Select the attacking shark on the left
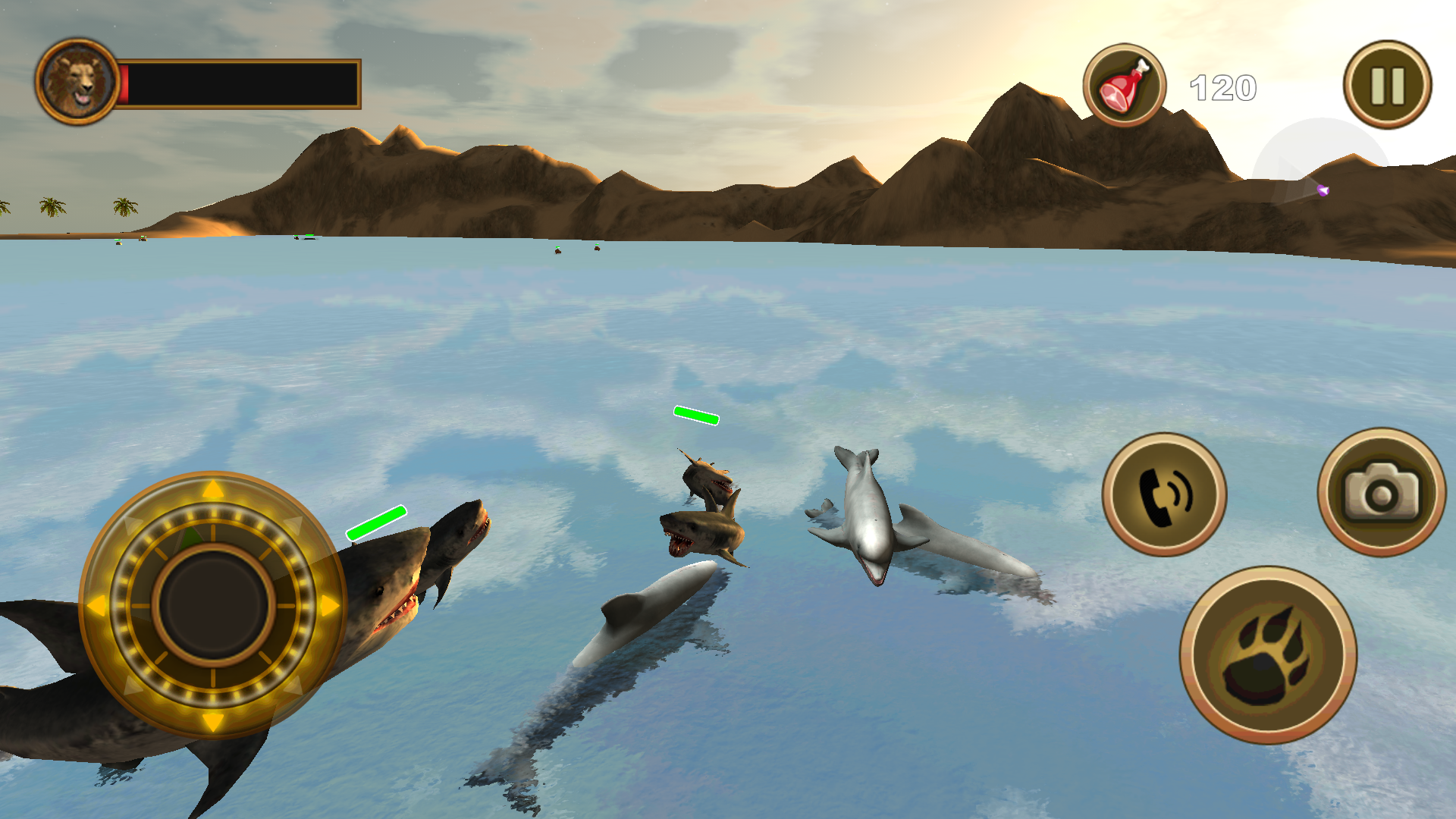This screenshot has width=1456, height=819. [x=387, y=599]
